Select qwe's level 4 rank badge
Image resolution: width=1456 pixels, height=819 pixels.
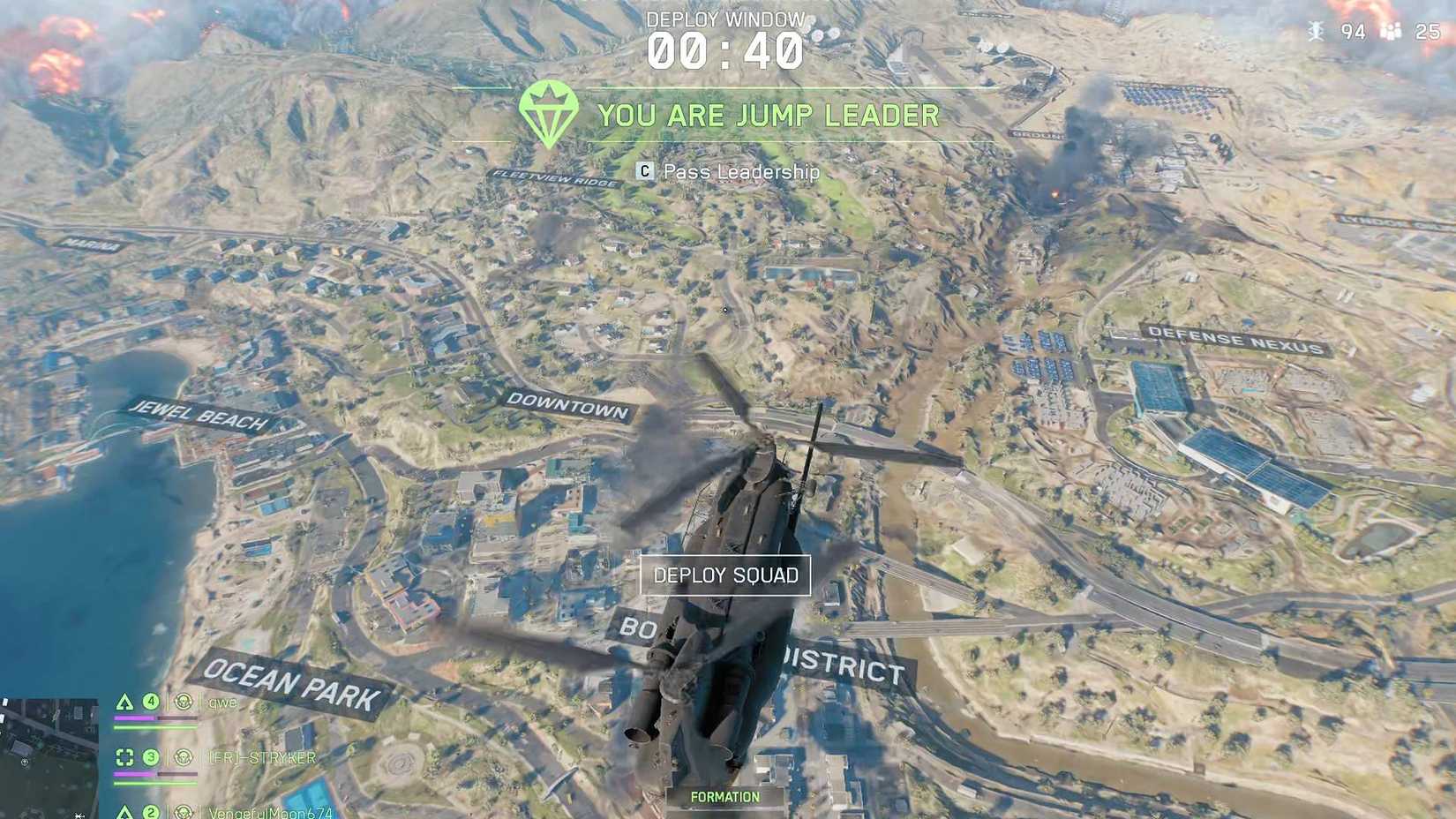[151, 703]
